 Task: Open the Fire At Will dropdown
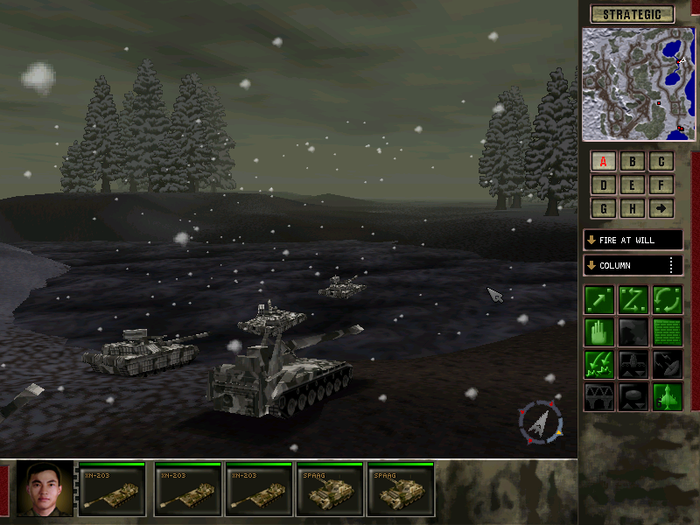tap(632, 240)
